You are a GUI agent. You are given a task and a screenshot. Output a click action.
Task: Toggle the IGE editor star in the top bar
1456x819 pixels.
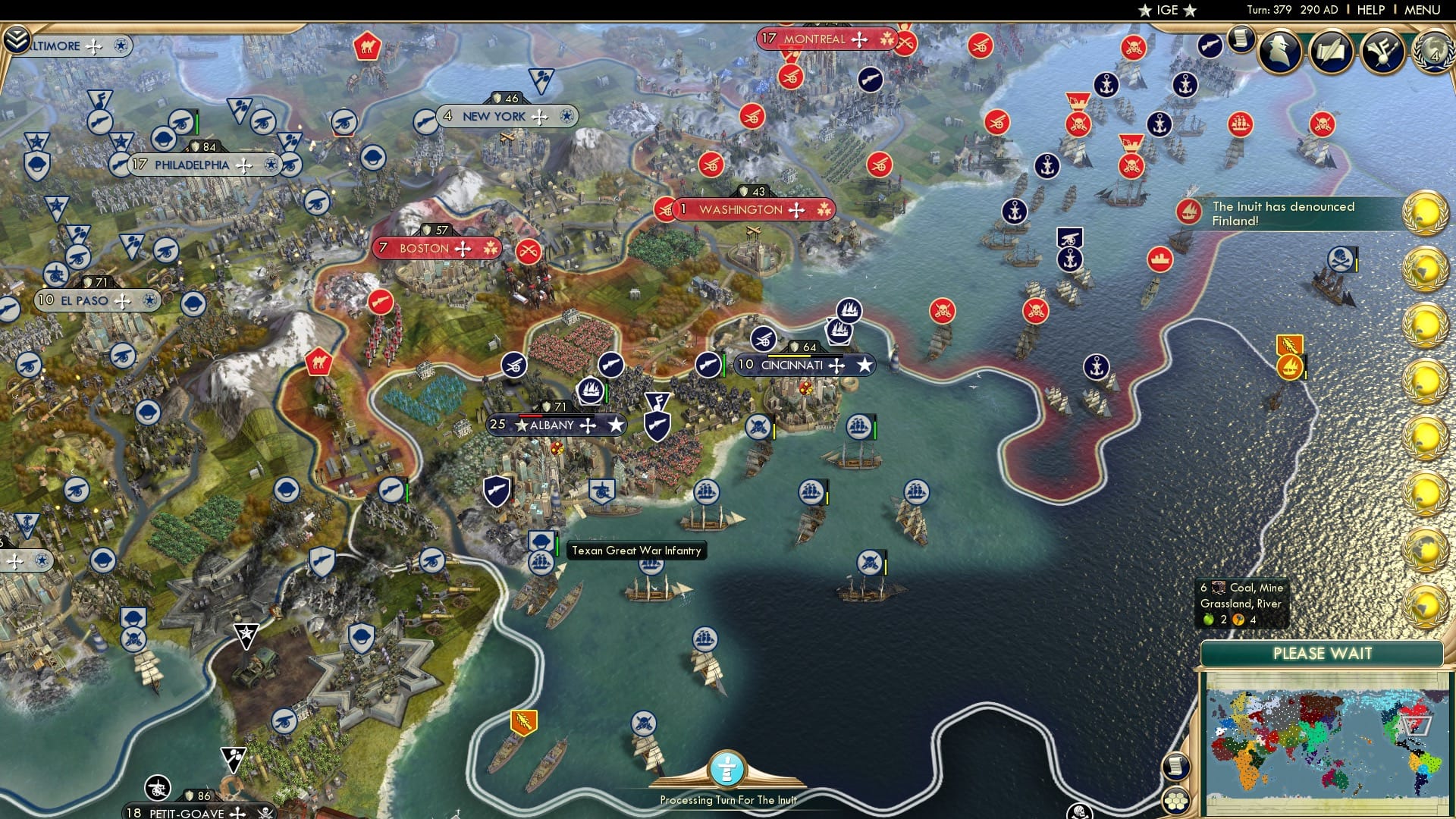click(x=1145, y=11)
